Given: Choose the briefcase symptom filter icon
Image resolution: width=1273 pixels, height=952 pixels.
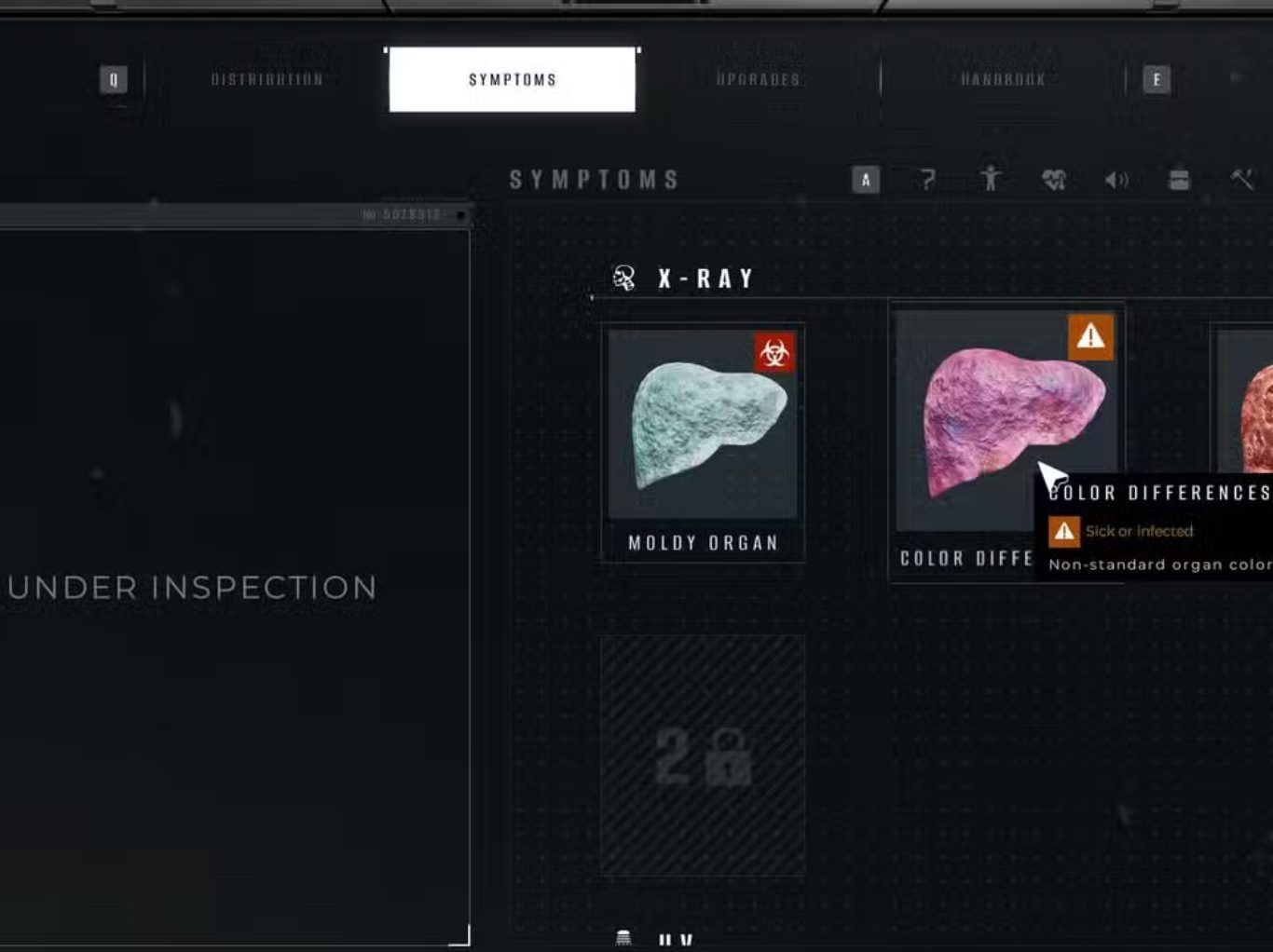Looking at the screenshot, I should [1179, 180].
